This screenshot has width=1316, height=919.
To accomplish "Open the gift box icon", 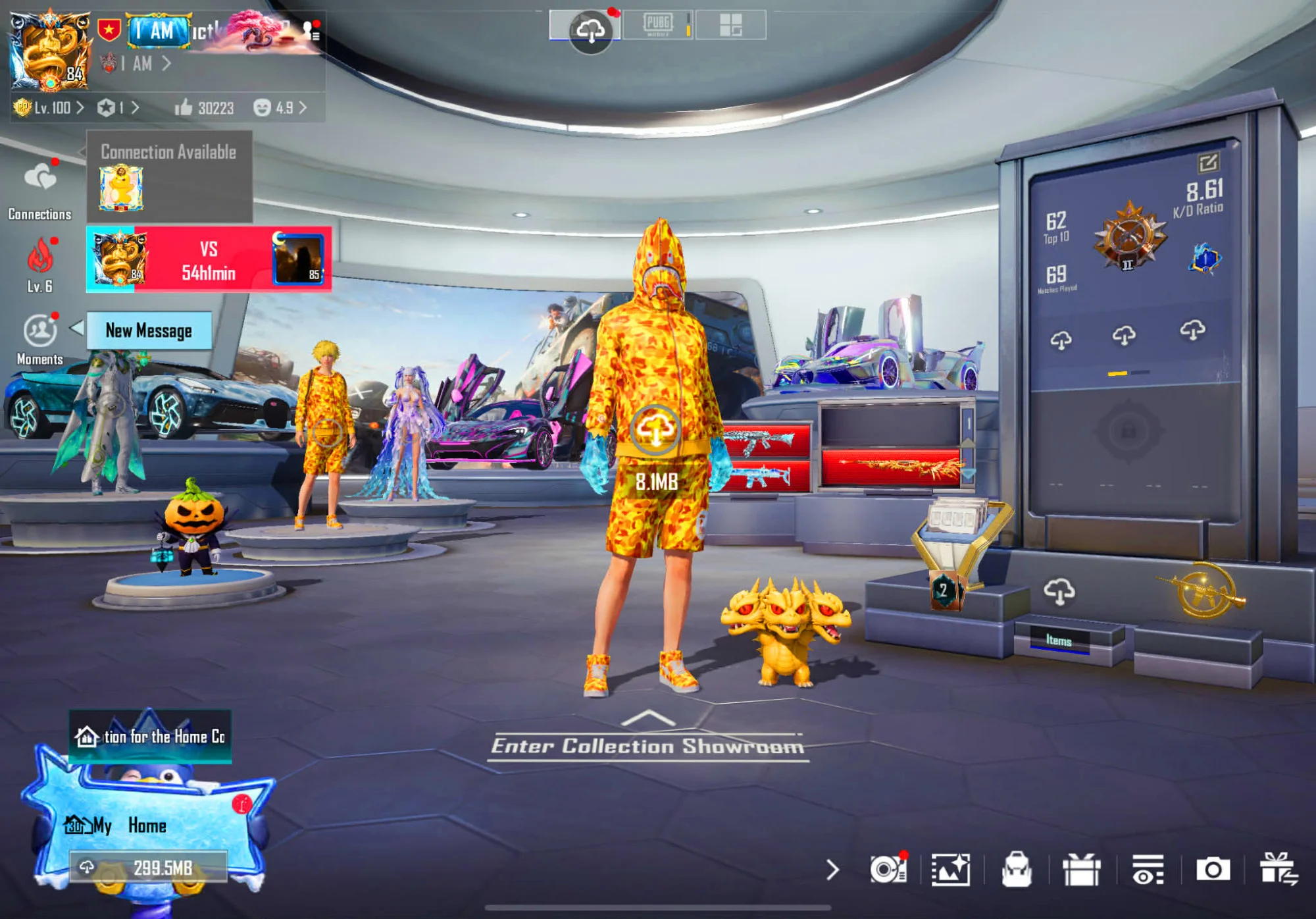I will 1082,869.
